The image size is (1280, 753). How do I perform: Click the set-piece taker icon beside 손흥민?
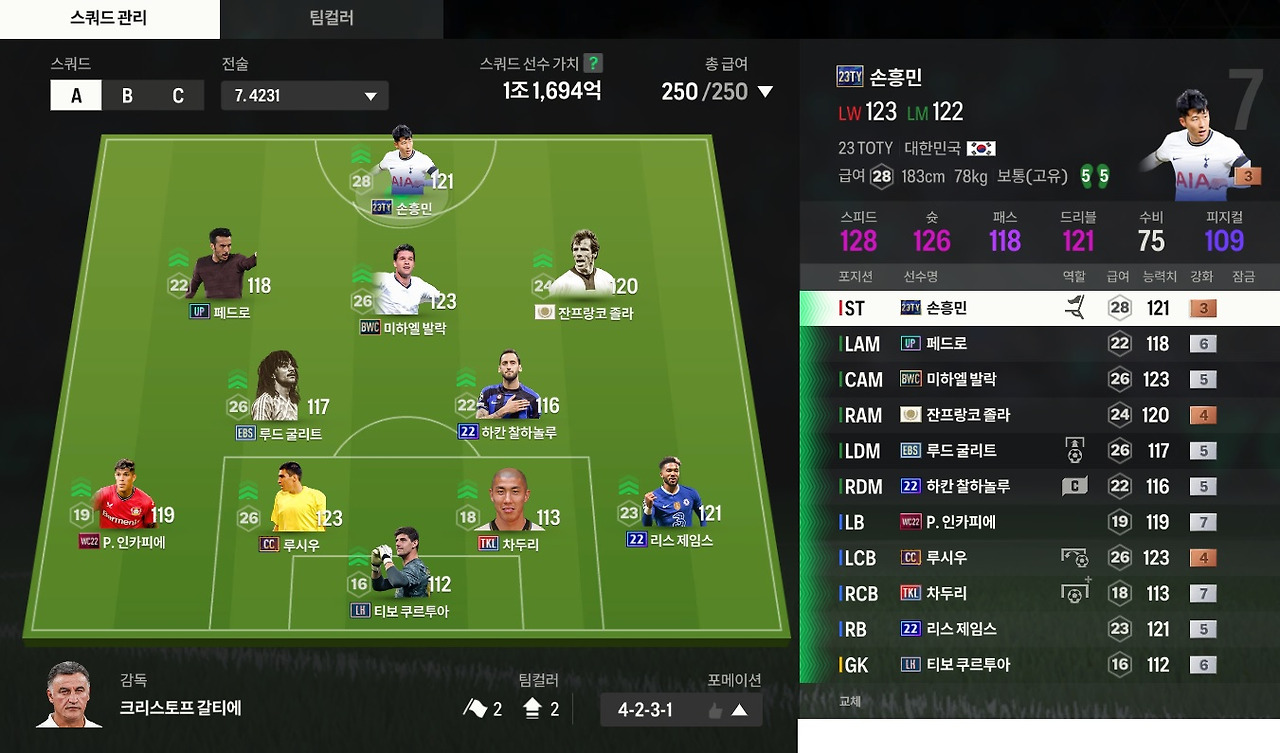(1077, 307)
